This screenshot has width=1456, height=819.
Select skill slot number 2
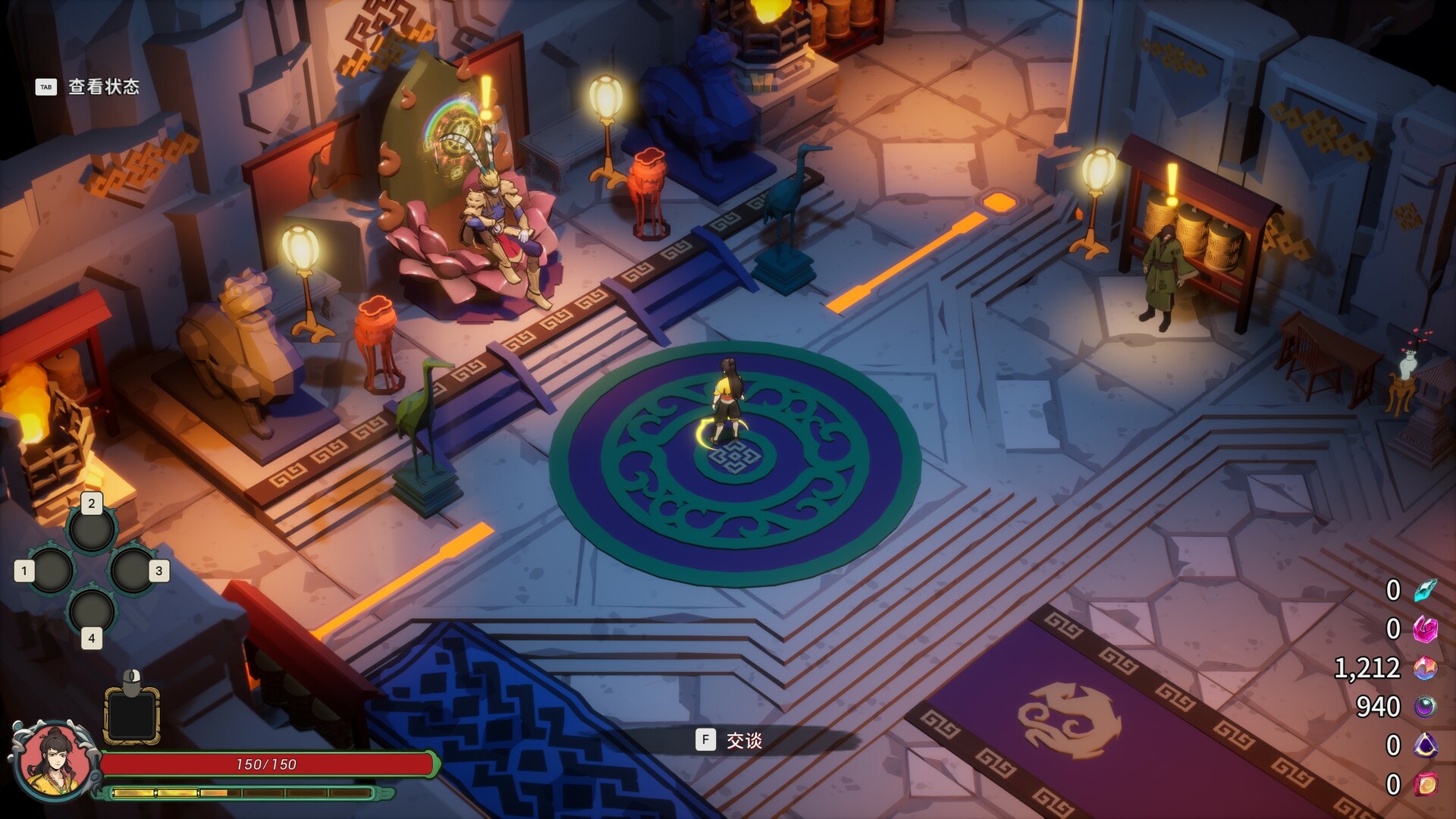92,529
